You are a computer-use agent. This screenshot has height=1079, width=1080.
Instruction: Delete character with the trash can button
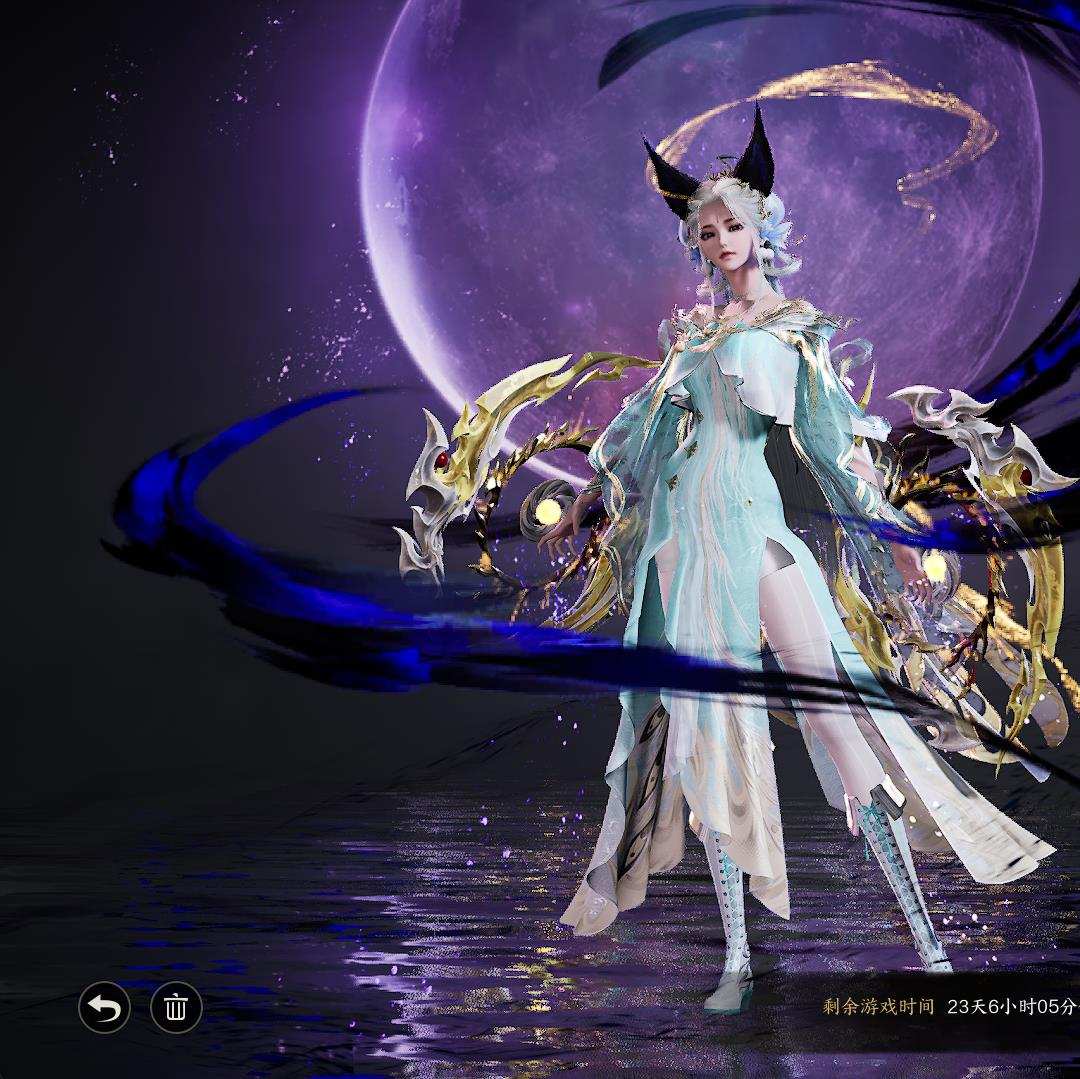pyautogui.click(x=176, y=1007)
